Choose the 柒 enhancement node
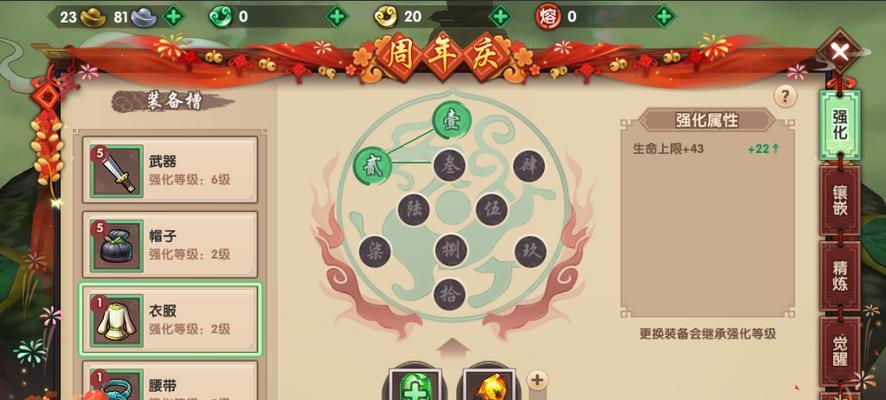The width and height of the screenshot is (886, 400). [374, 251]
